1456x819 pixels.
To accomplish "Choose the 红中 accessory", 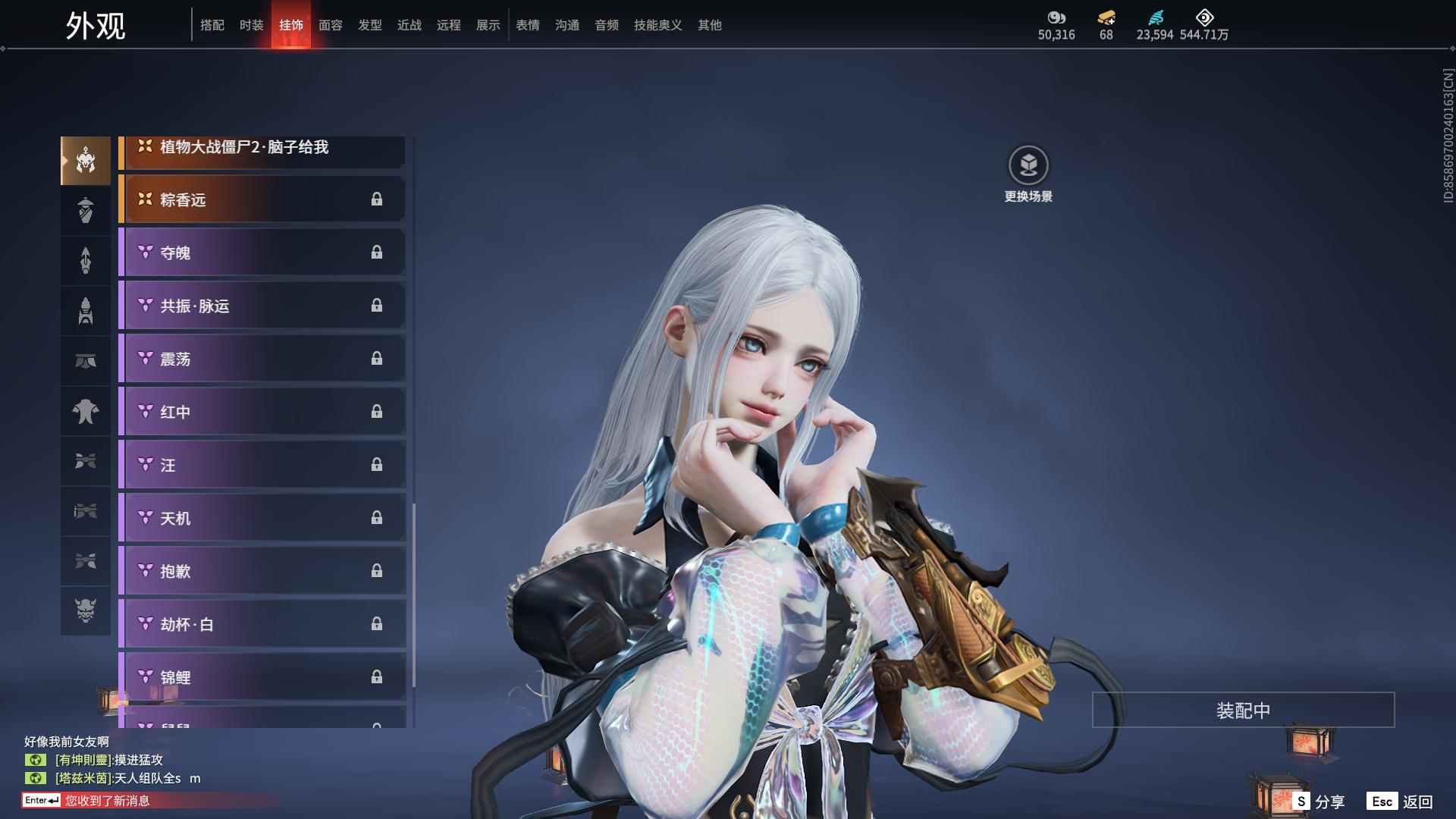I will coord(262,412).
